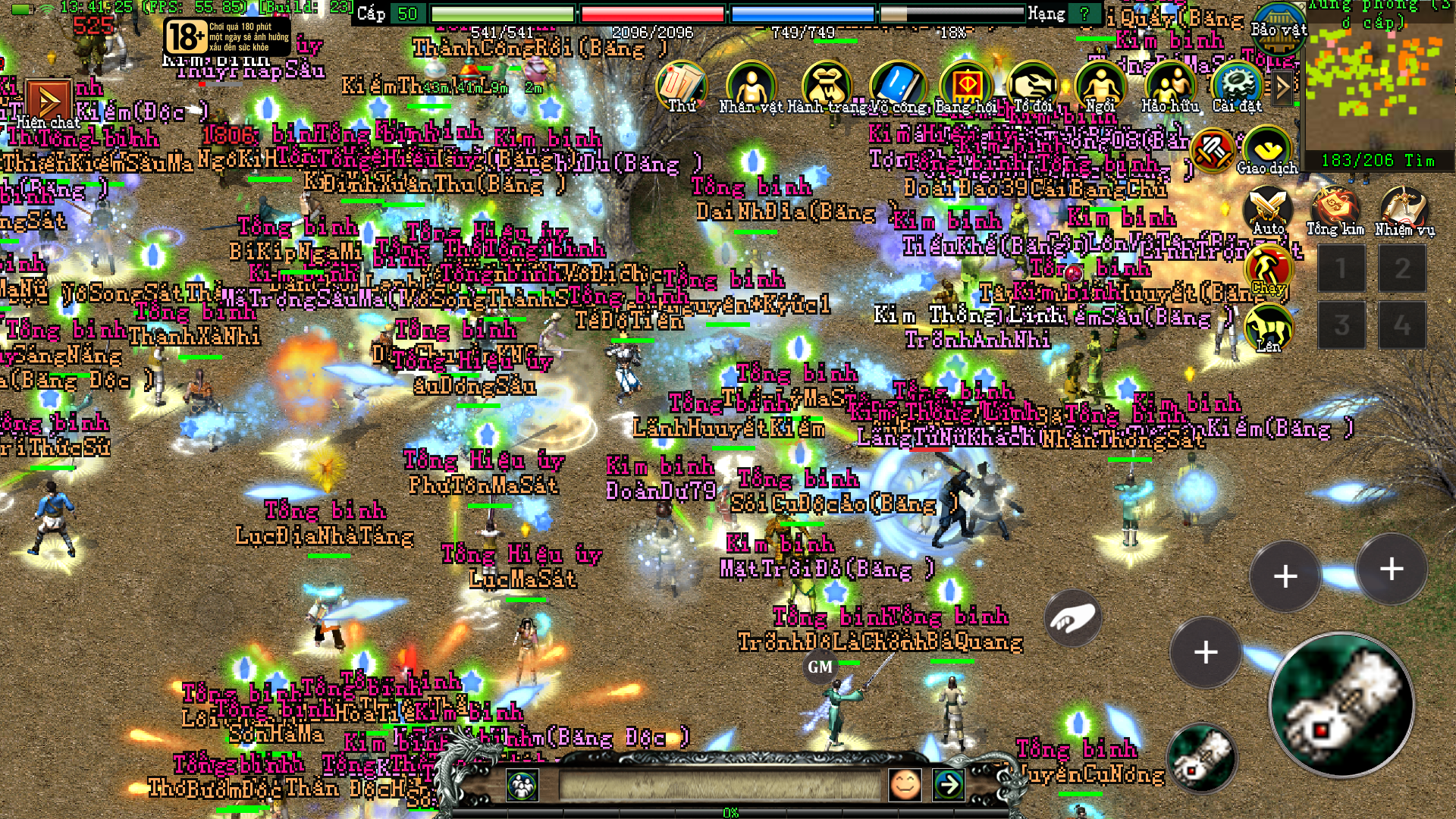
Task: Toggle the Auto combat crossed swords
Action: [1268, 210]
